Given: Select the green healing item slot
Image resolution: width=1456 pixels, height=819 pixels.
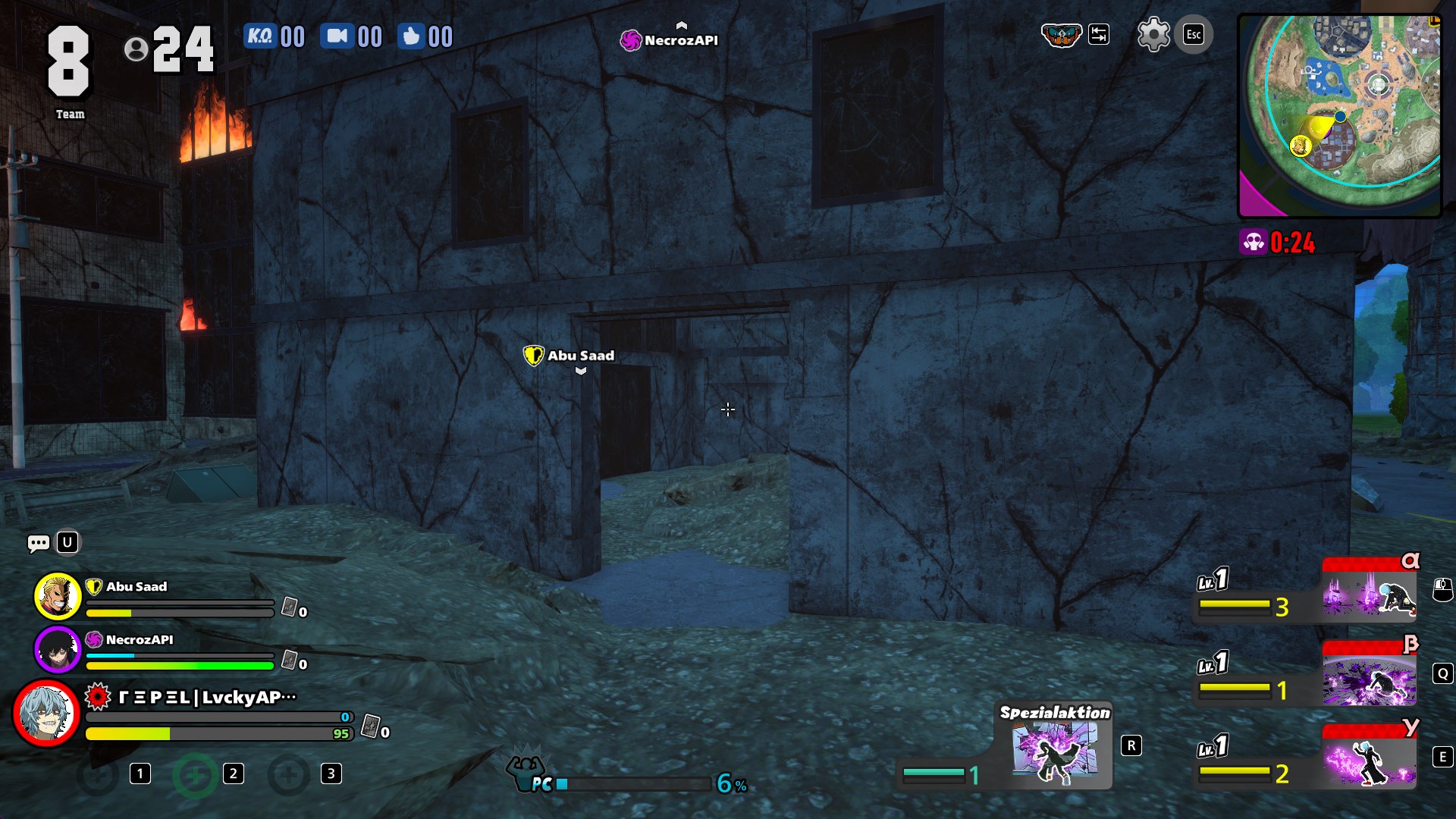Looking at the screenshot, I should [x=195, y=775].
